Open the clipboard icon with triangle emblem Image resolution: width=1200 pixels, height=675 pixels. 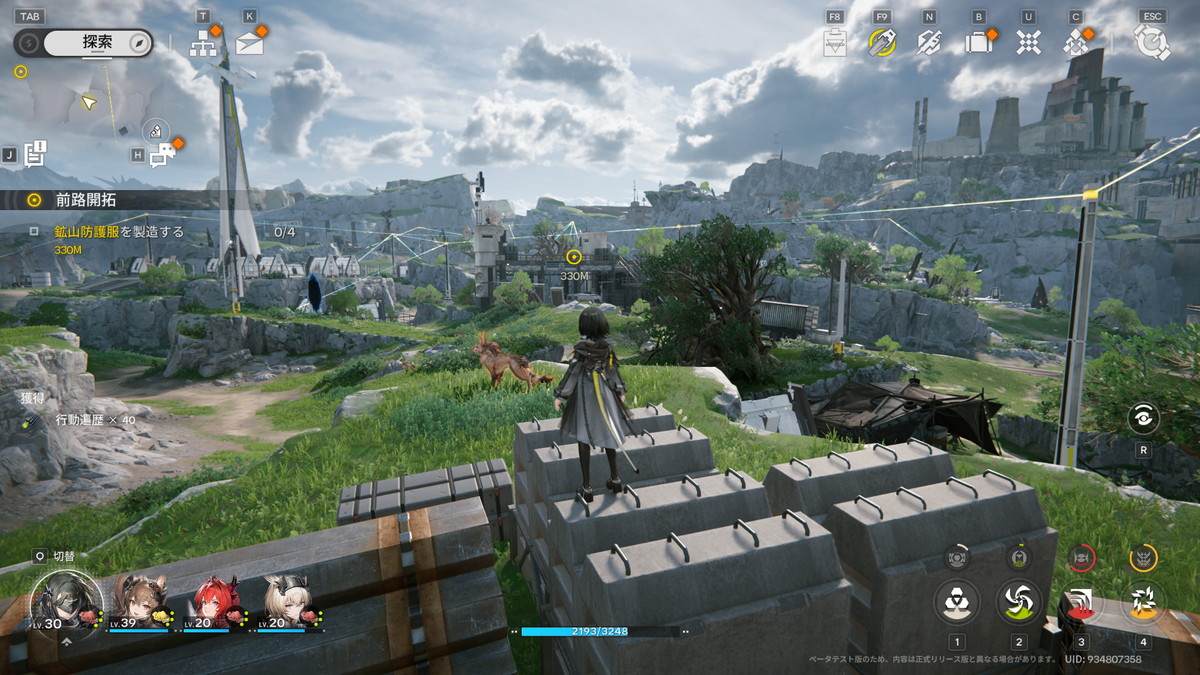[x=834, y=42]
